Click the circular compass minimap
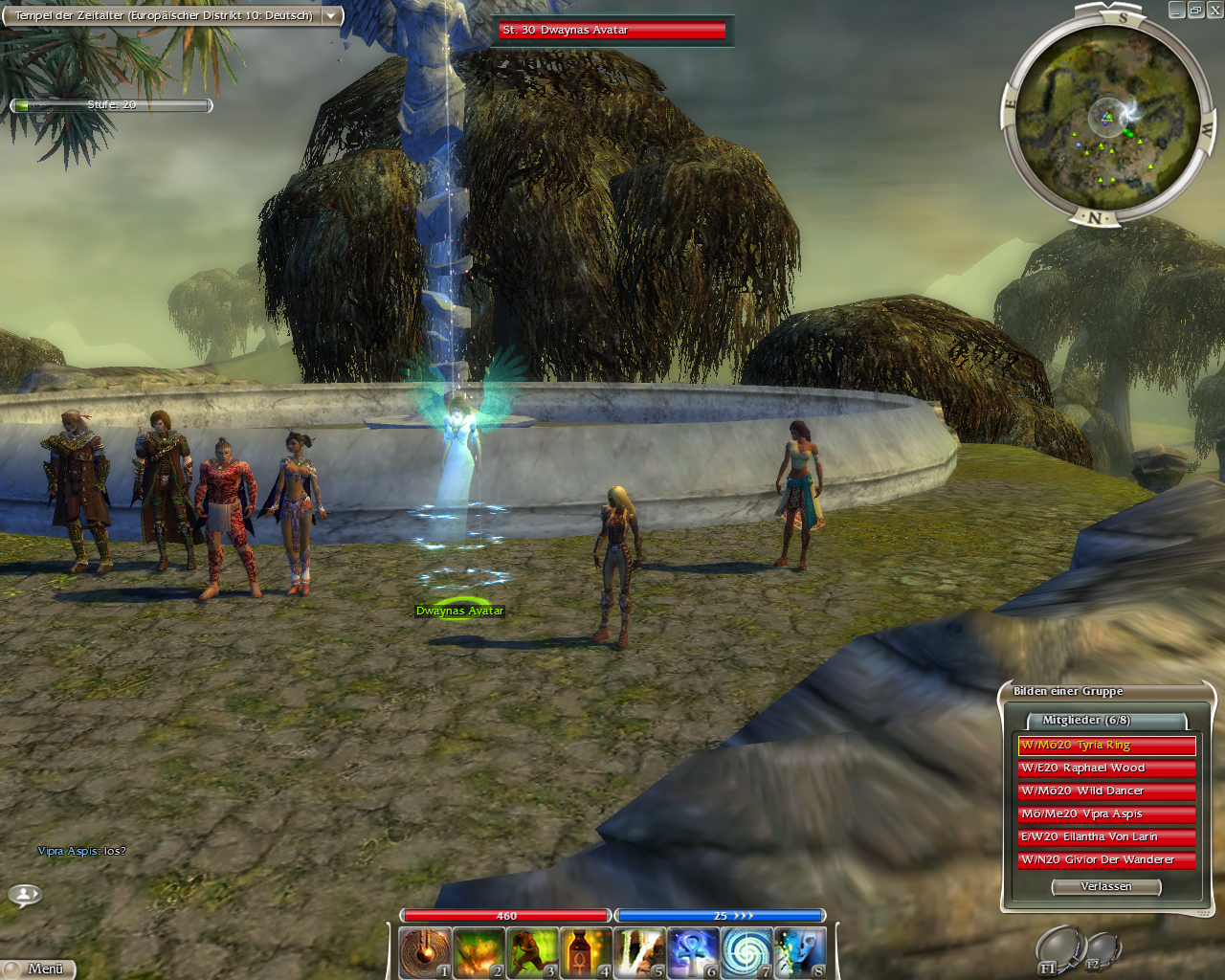 (1107, 117)
